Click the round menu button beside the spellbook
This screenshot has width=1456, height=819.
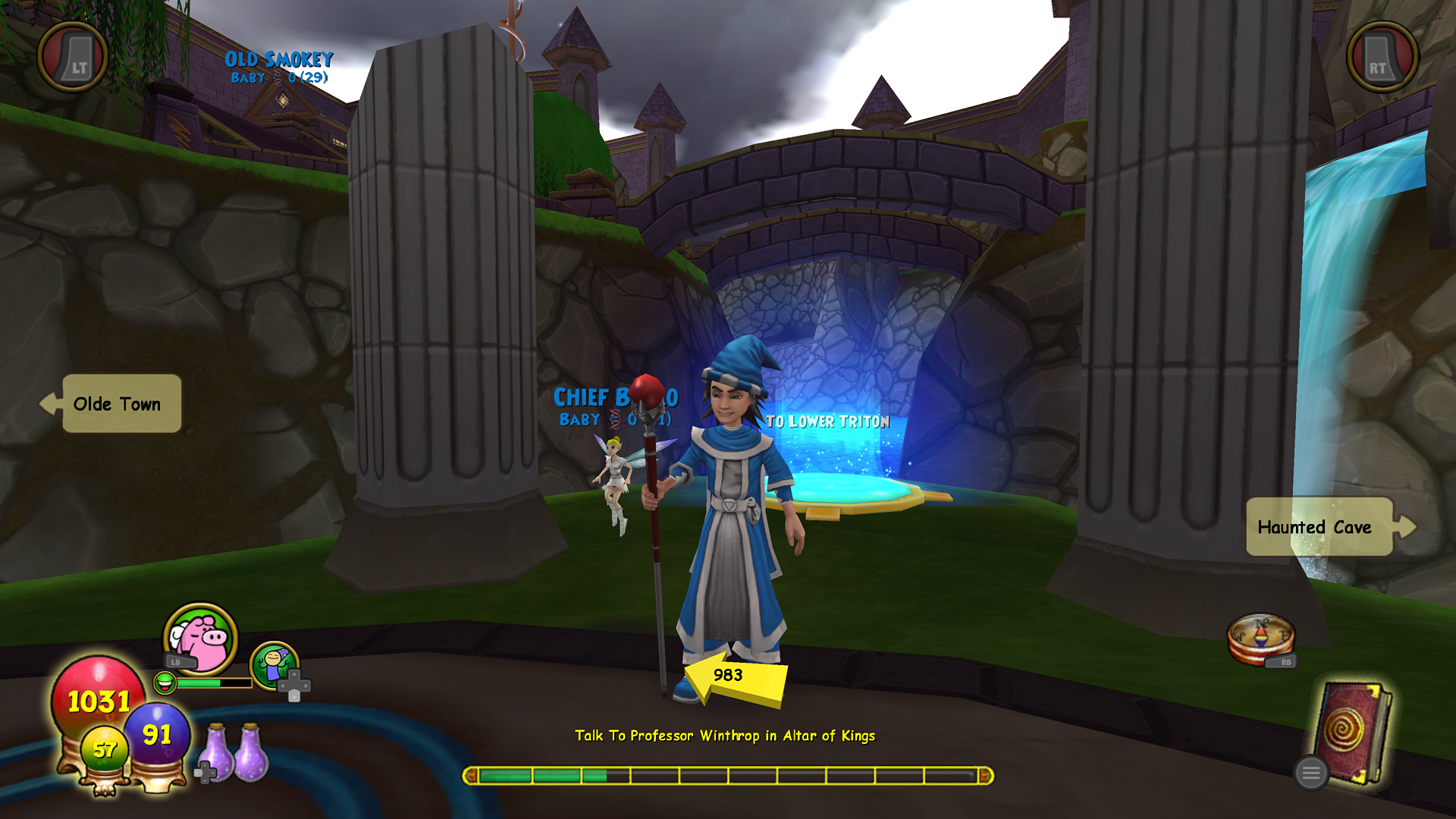pyautogui.click(x=1310, y=773)
